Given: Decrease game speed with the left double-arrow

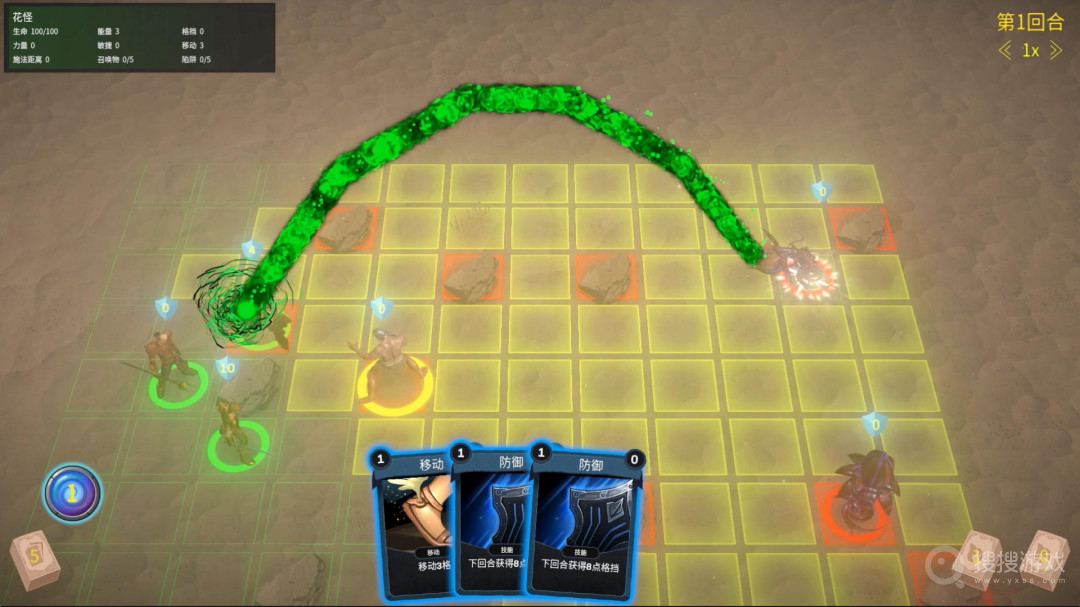Looking at the screenshot, I should pos(1005,51).
